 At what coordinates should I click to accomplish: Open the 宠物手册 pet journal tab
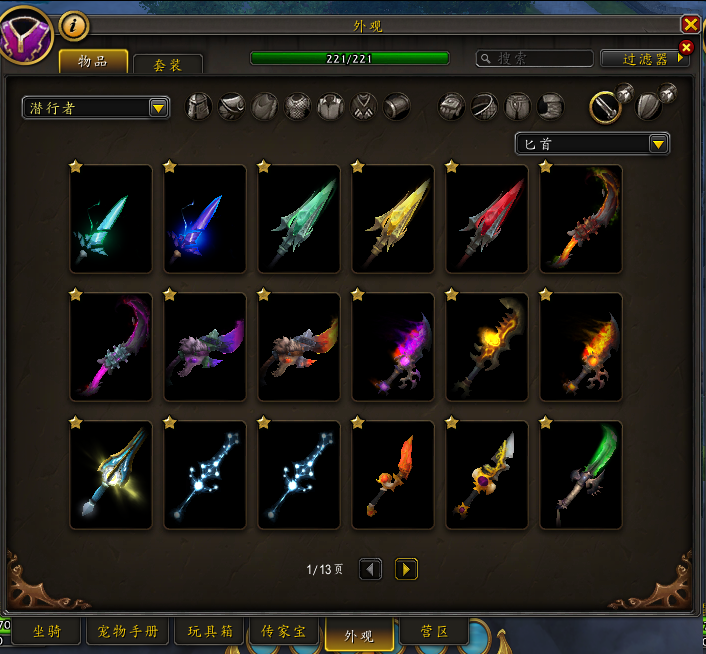pos(128,632)
